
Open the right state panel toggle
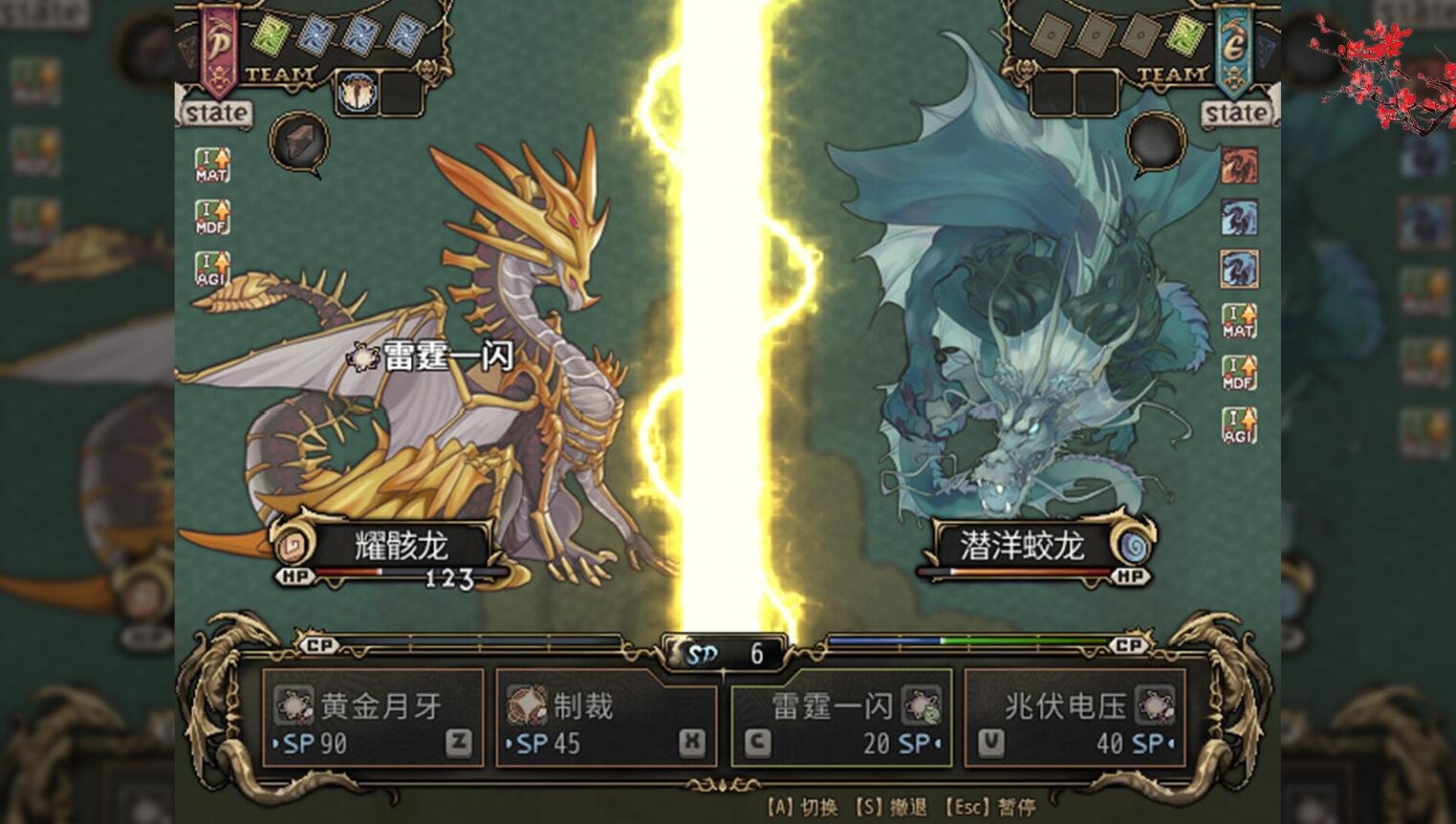tap(1237, 113)
